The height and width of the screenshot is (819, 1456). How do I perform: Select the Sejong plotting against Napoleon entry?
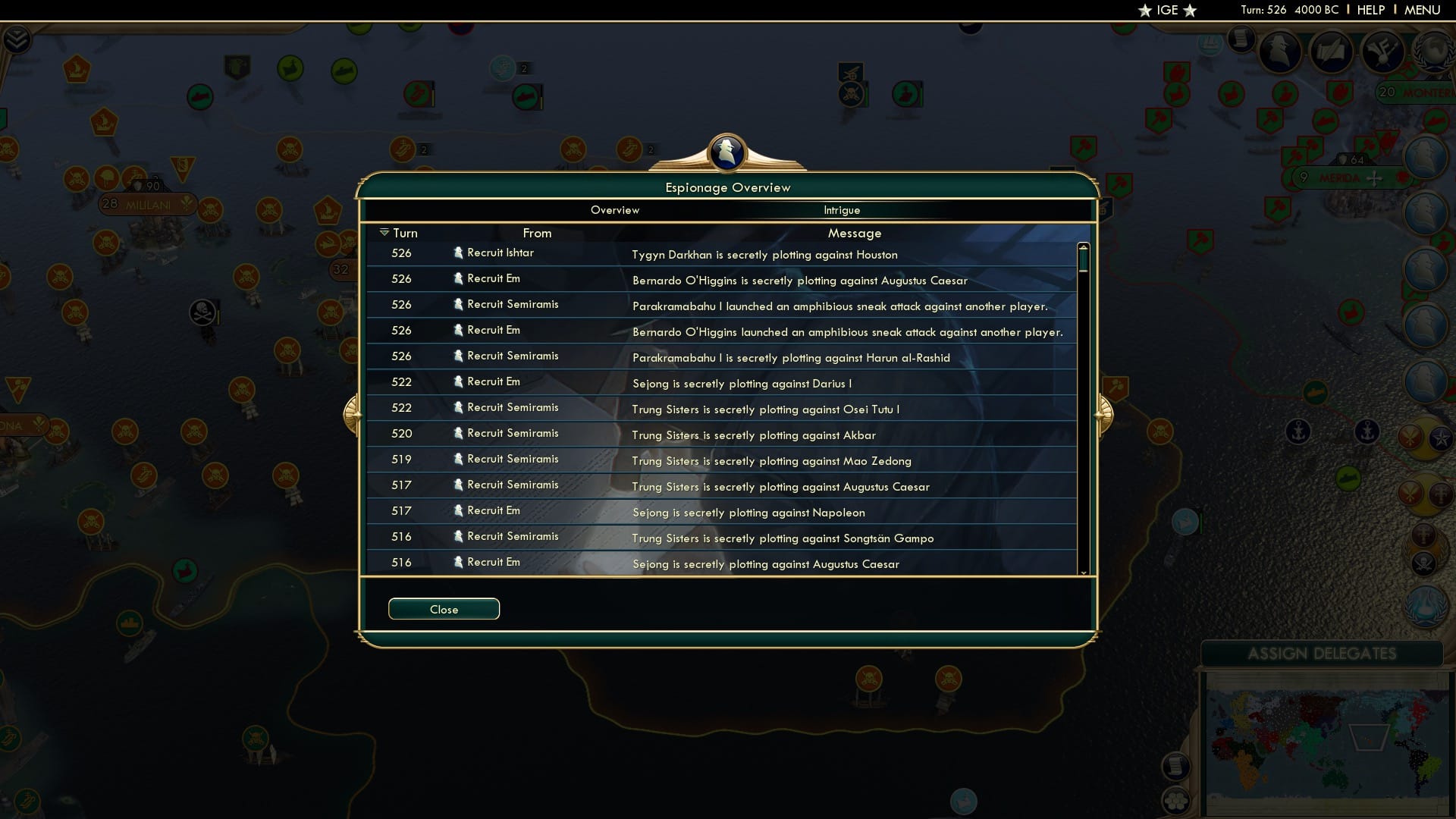[749, 513]
